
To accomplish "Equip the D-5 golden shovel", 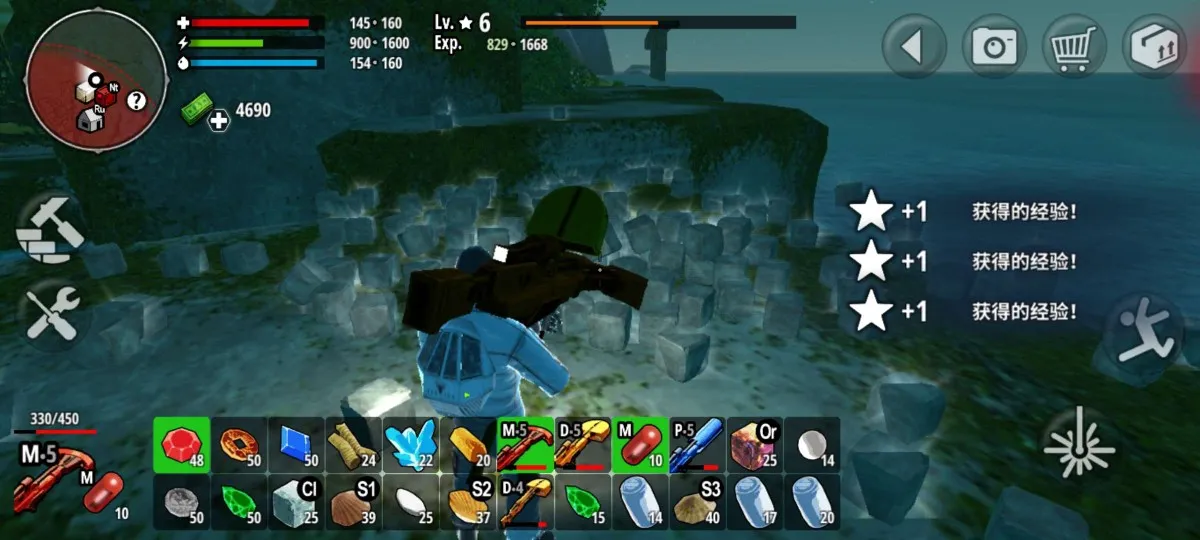I will click(582, 444).
